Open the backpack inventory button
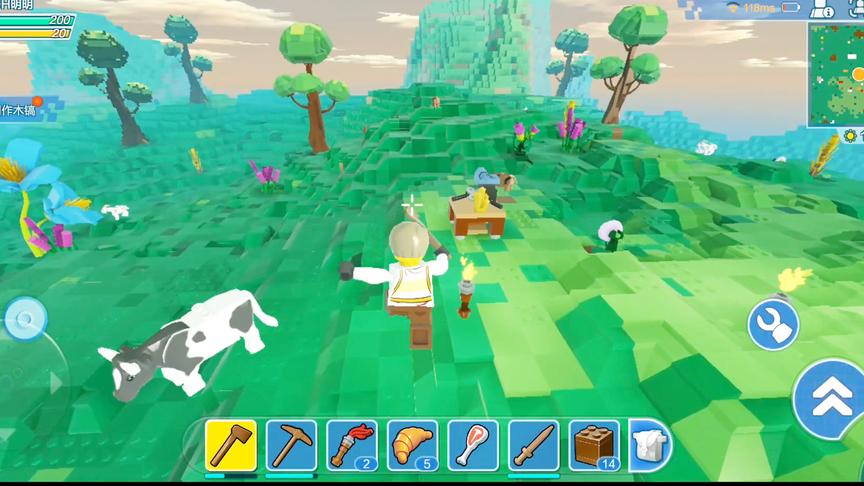The image size is (864, 486). click(x=650, y=445)
